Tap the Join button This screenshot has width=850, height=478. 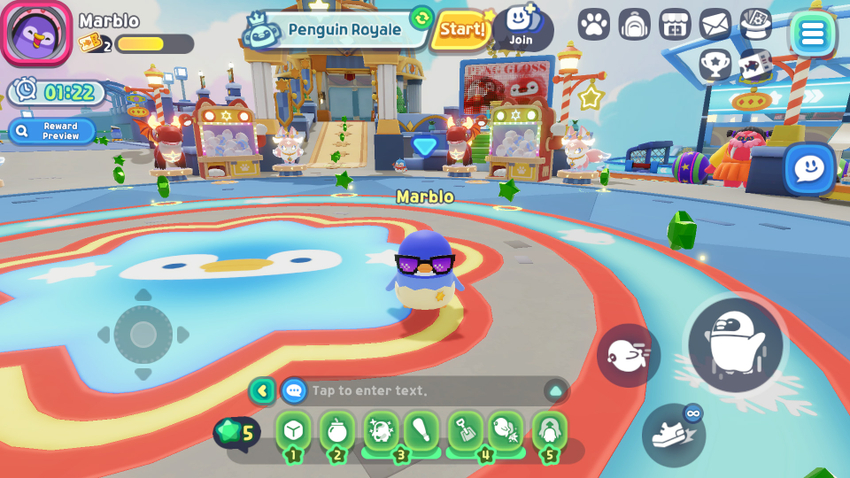pyautogui.click(x=521, y=27)
